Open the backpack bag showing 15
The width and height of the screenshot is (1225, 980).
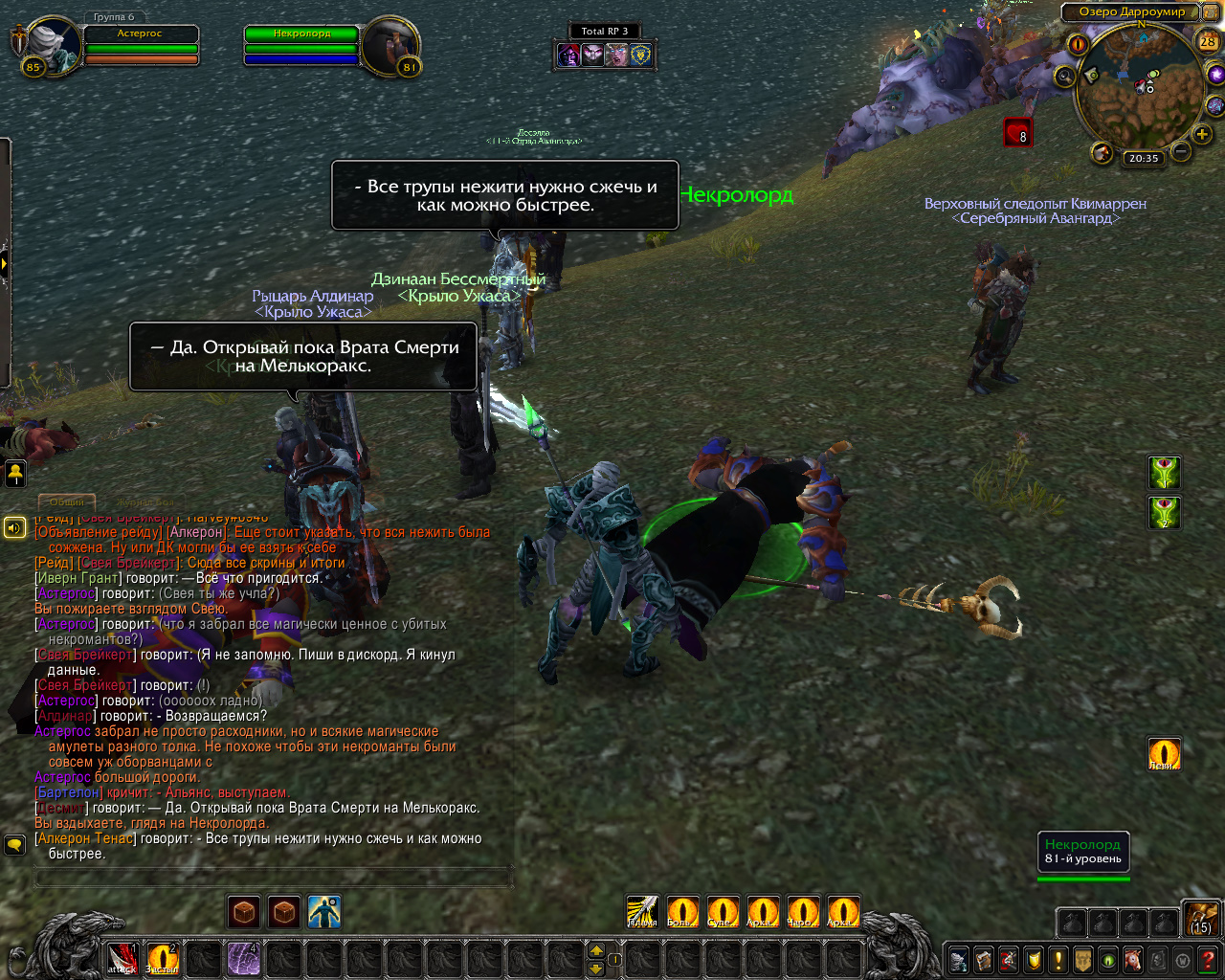click(x=1201, y=918)
